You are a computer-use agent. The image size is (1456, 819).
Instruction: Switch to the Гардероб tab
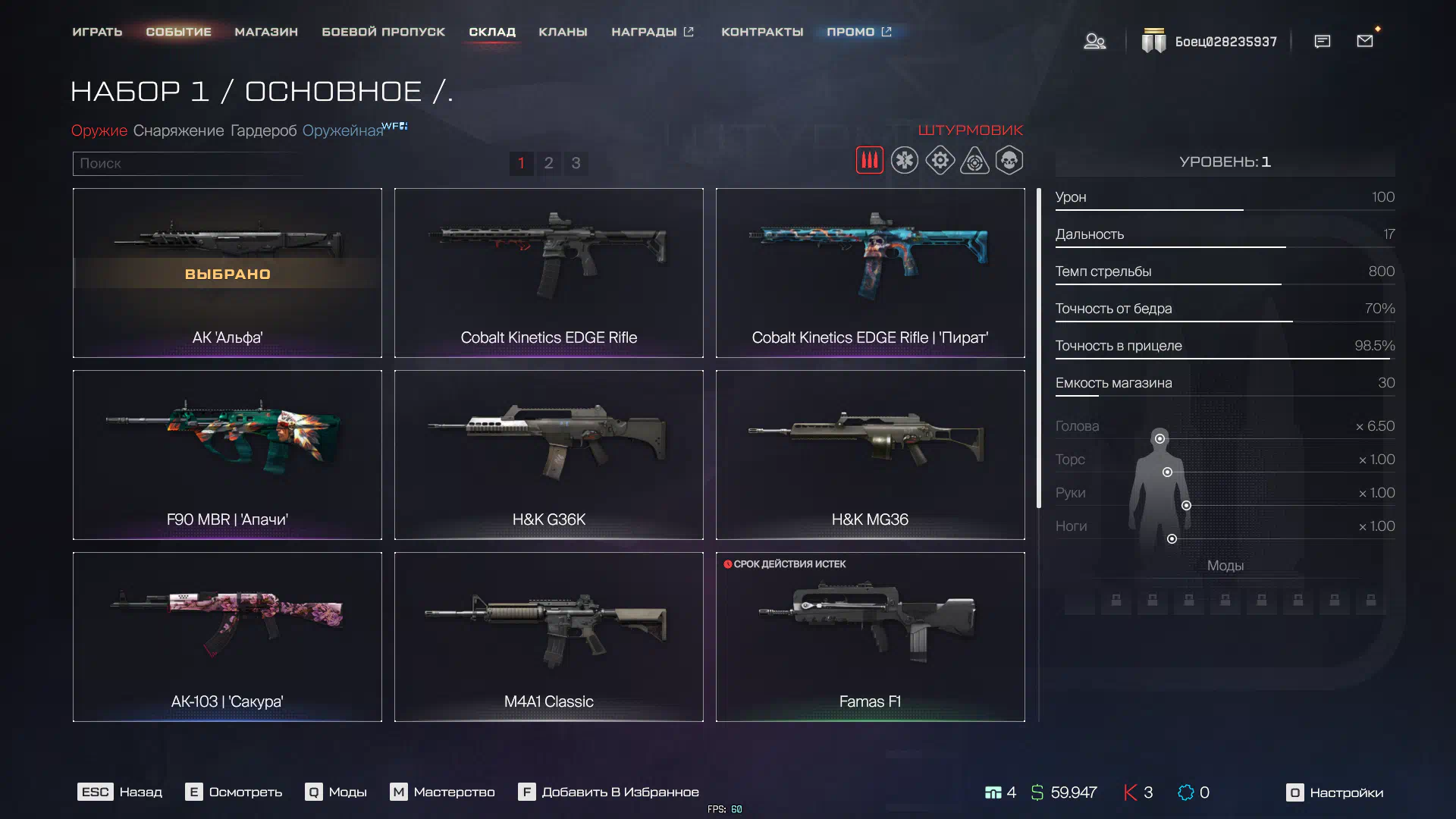263,130
